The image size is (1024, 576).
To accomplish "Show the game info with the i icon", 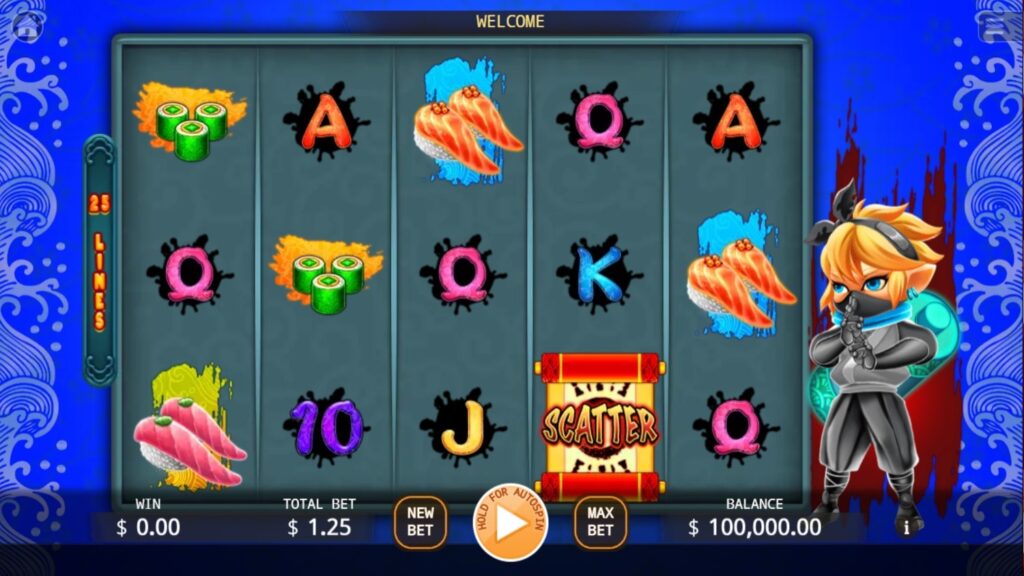I will (907, 527).
